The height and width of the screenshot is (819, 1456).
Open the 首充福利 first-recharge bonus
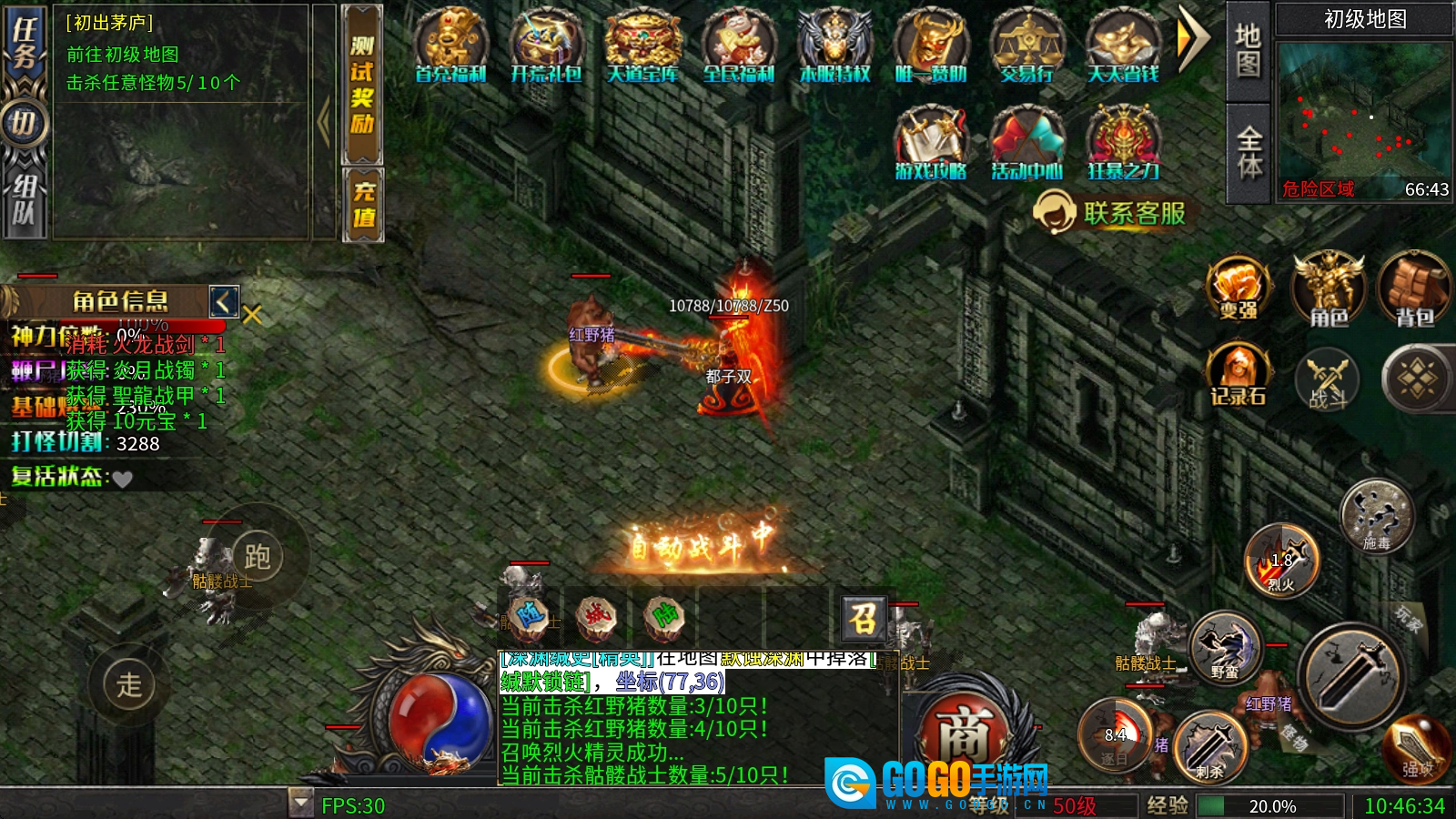pyautogui.click(x=450, y=45)
